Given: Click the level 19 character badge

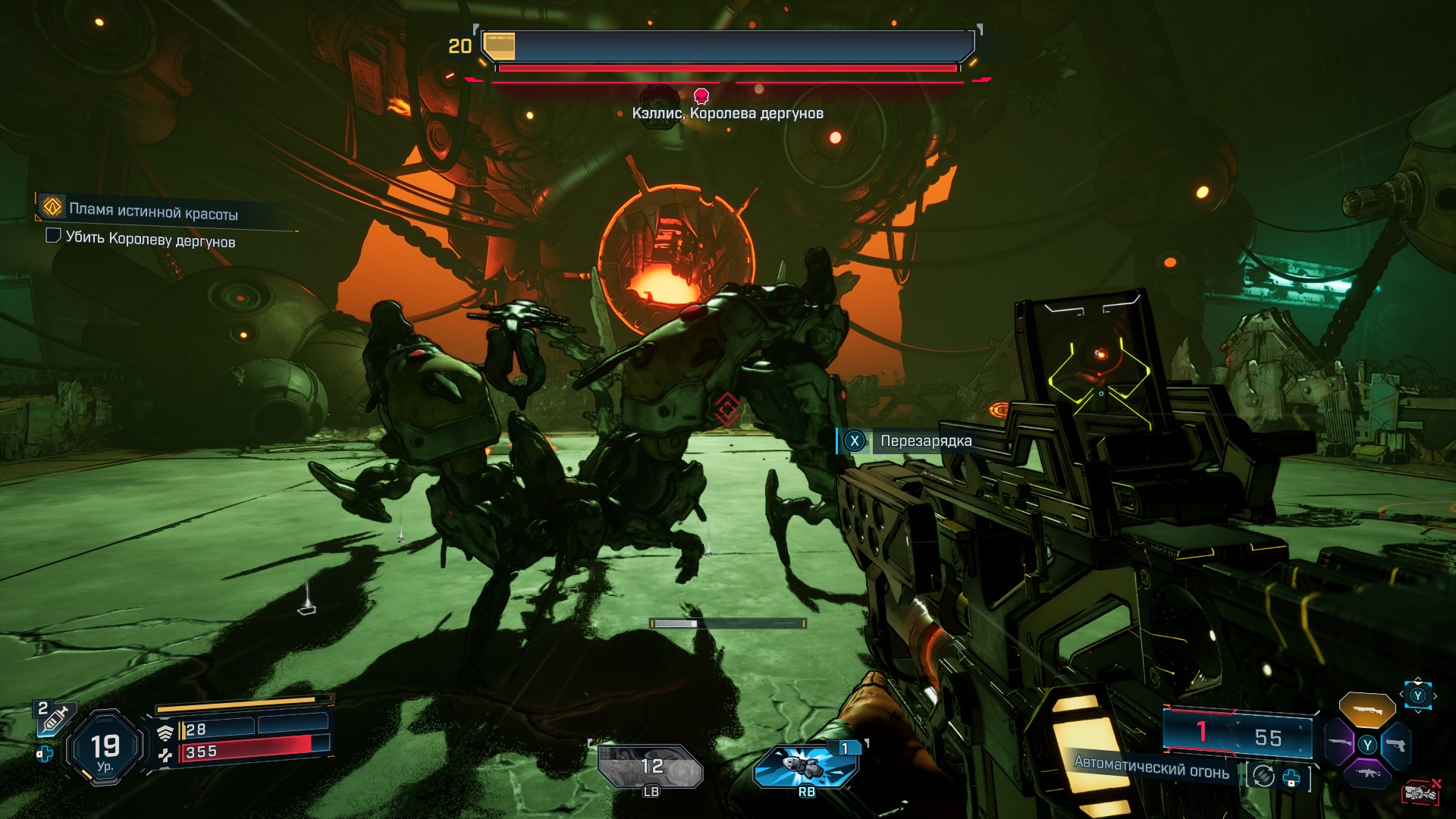Looking at the screenshot, I should click(105, 748).
